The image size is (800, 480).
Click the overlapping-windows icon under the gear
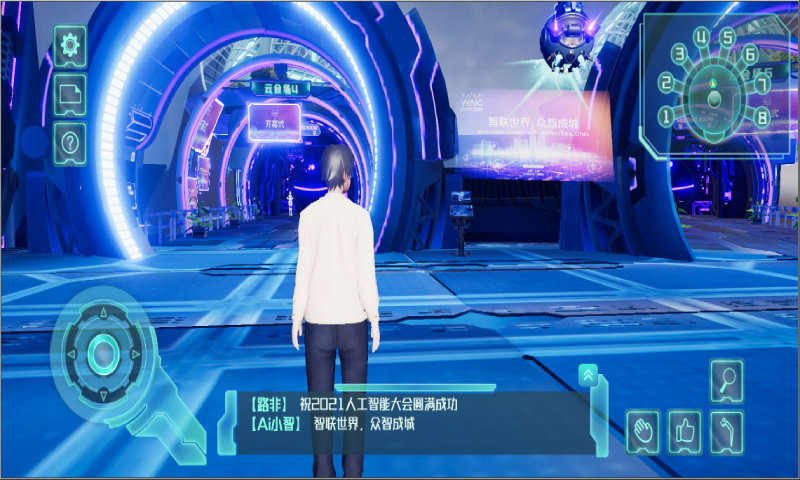coord(70,94)
